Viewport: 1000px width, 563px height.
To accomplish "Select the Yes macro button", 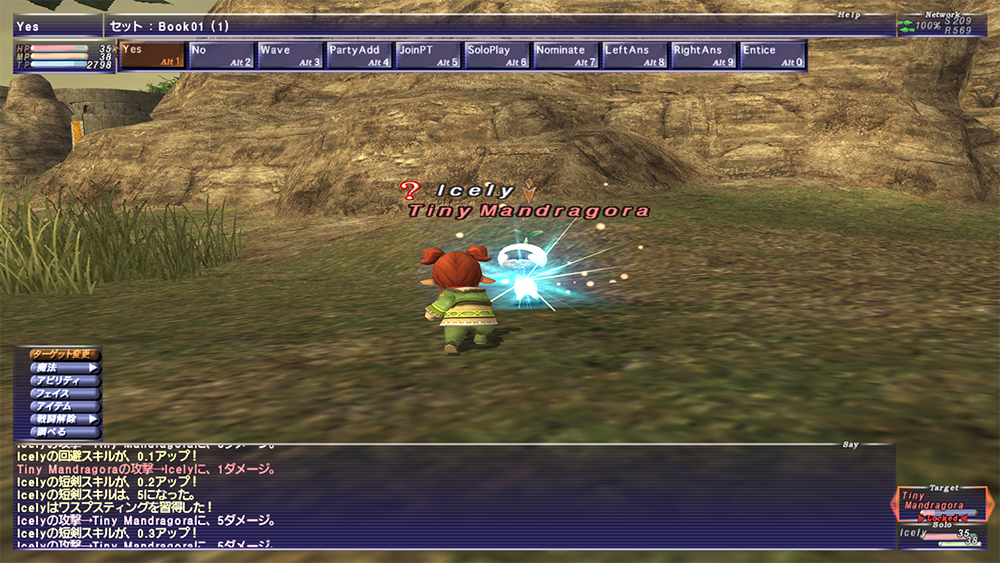I will tap(153, 56).
